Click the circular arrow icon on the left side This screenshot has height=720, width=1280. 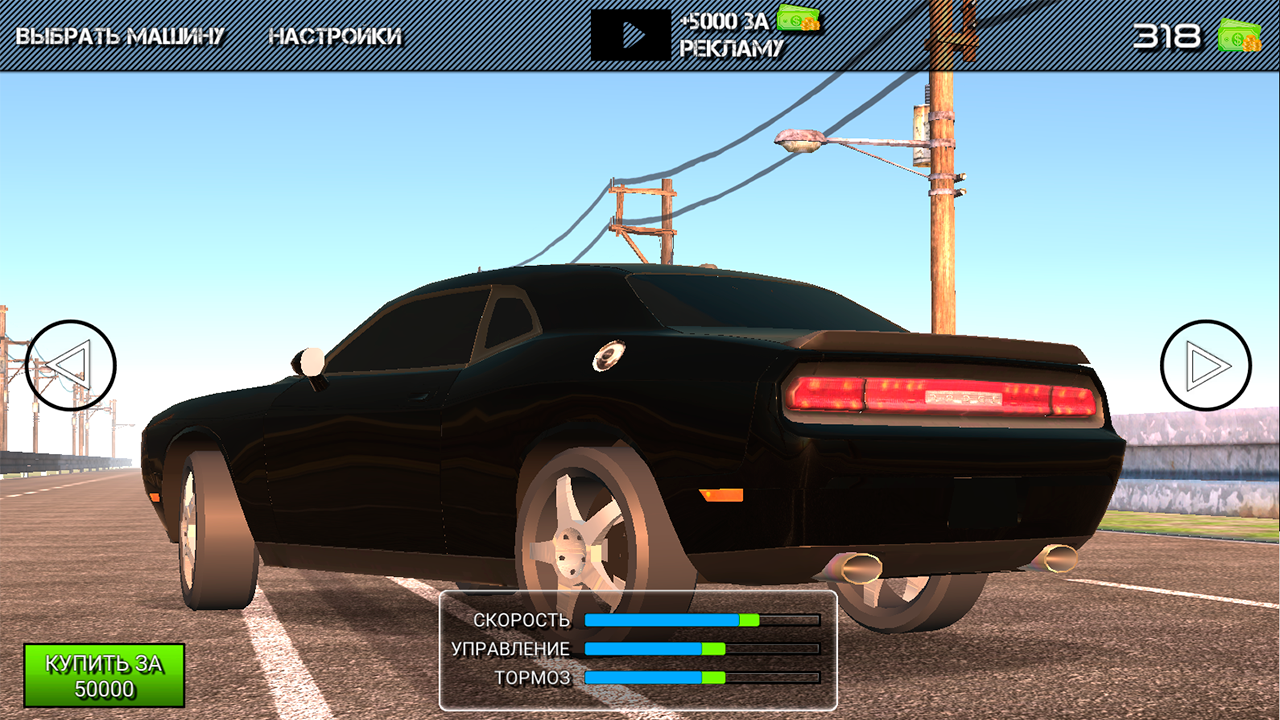pyautogui.click(x=73, y=362)
